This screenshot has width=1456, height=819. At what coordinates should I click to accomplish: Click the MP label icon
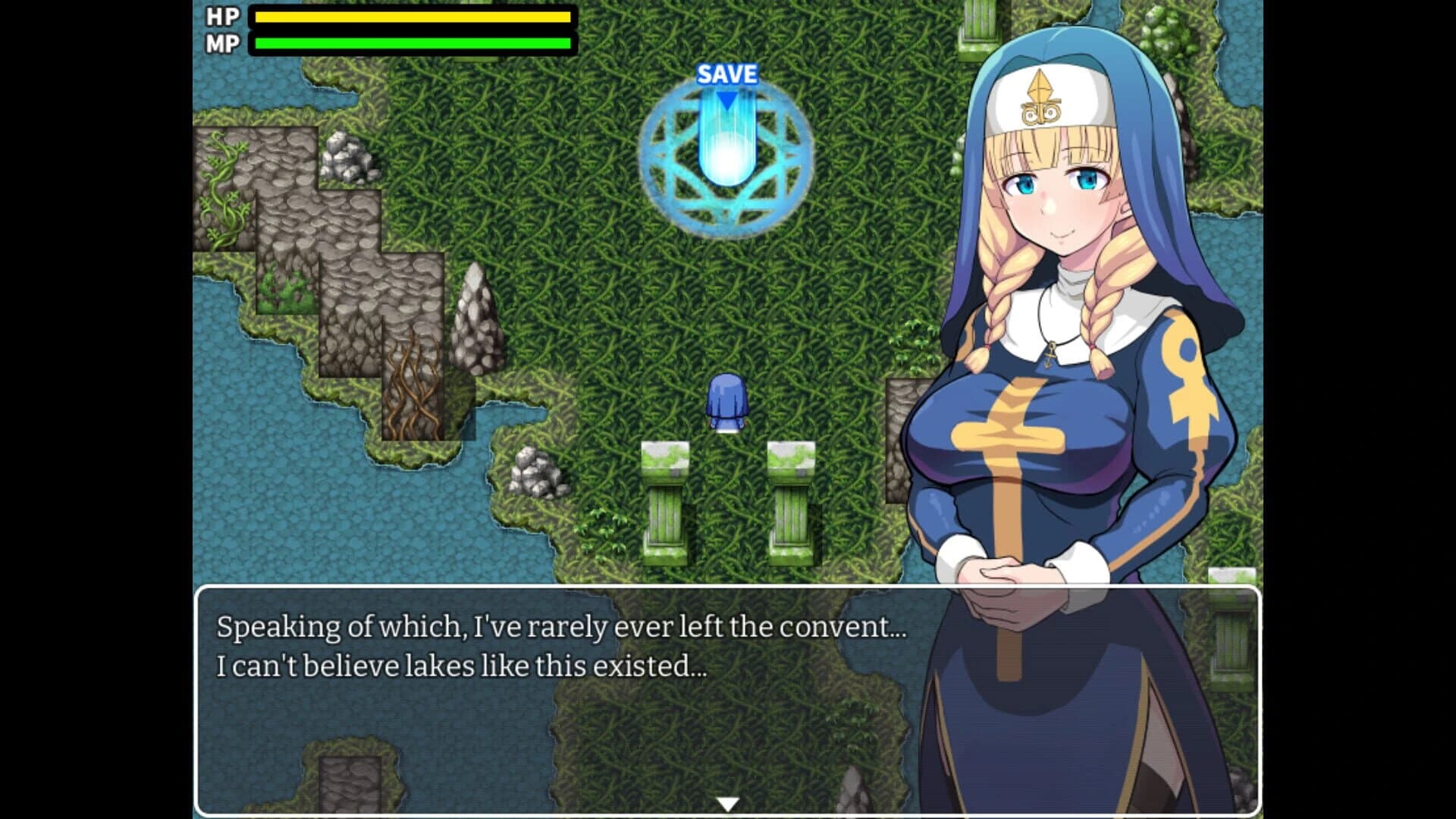click(x=221, y=43)
